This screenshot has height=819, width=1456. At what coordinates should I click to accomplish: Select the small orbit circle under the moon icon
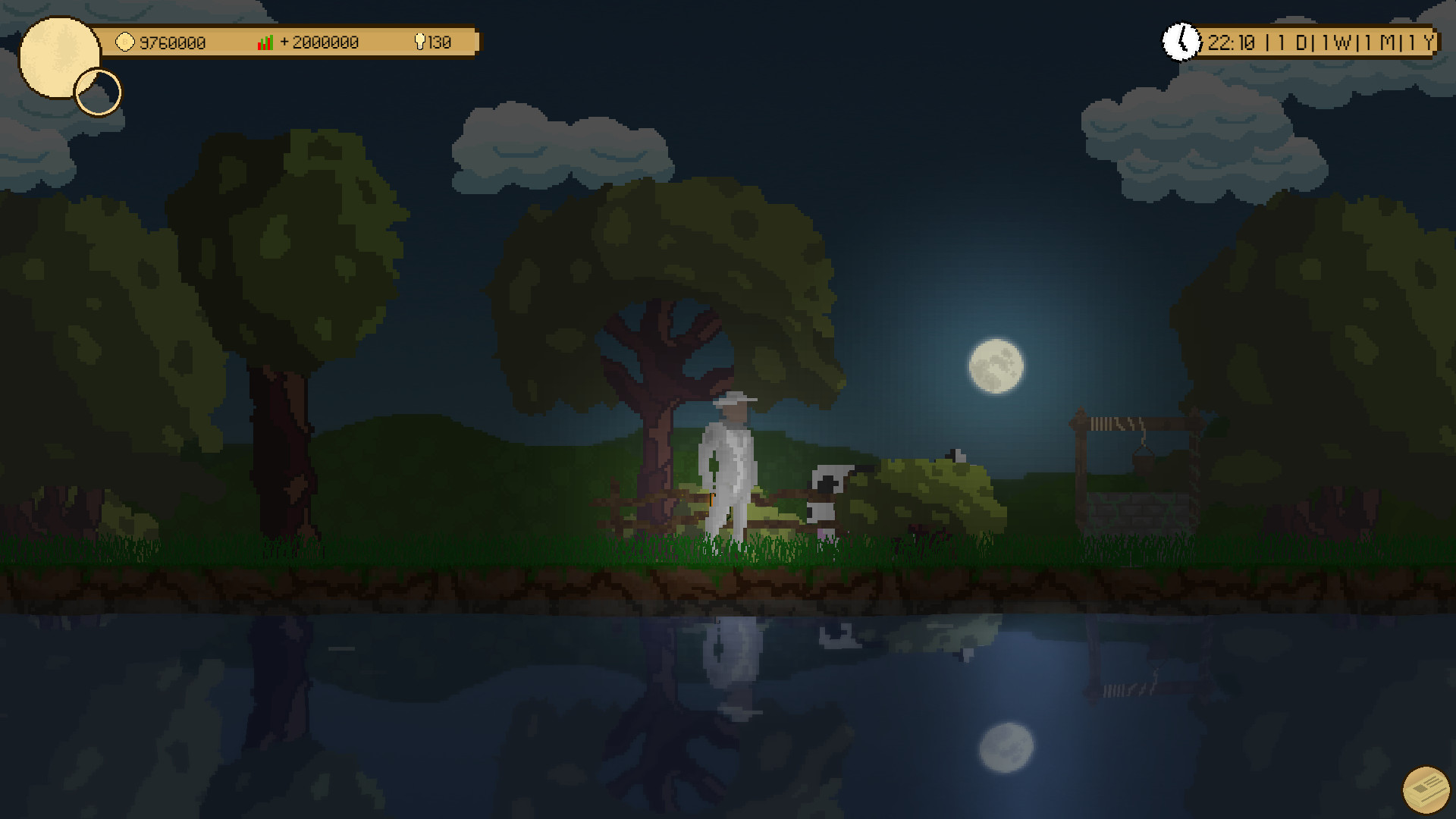tap(97, 91)
